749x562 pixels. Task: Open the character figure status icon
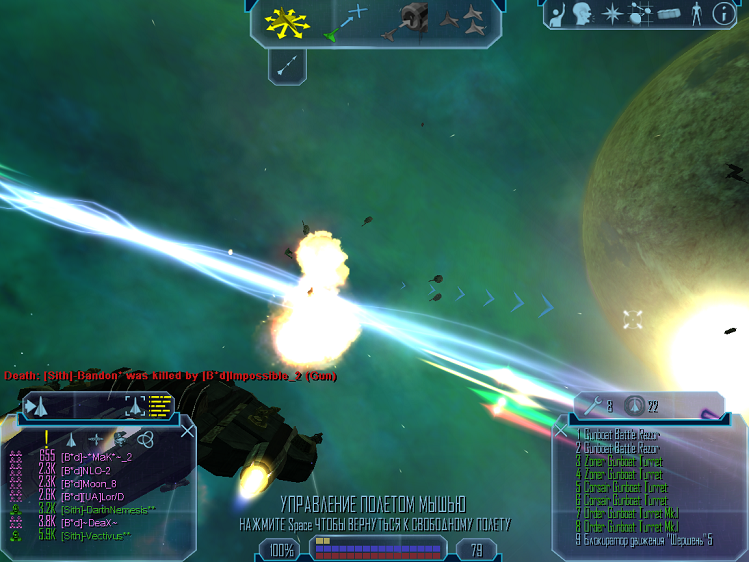point(695,14)
